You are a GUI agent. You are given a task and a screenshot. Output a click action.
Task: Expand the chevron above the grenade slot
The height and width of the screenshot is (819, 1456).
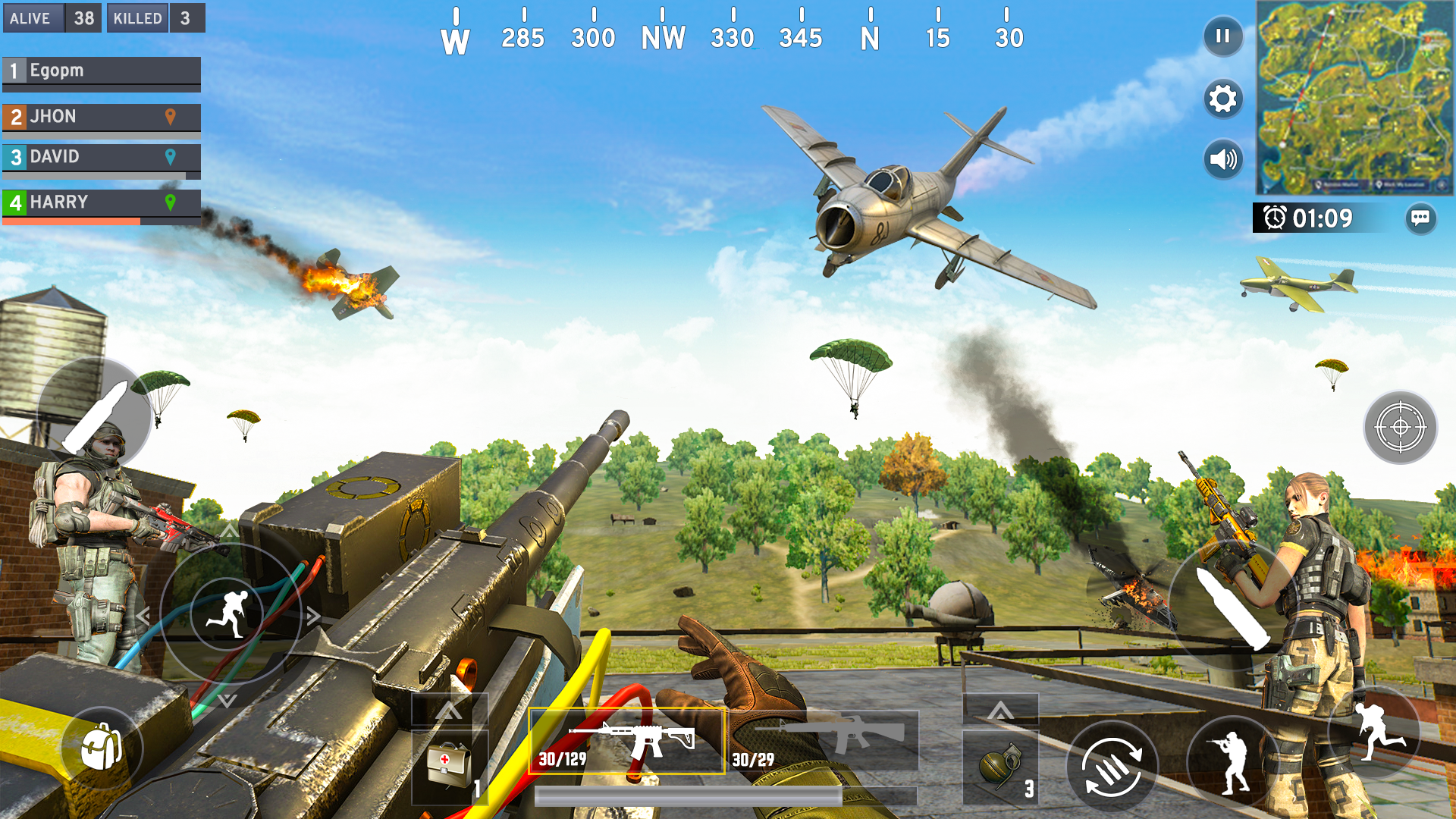click(x=1001, y=711)
